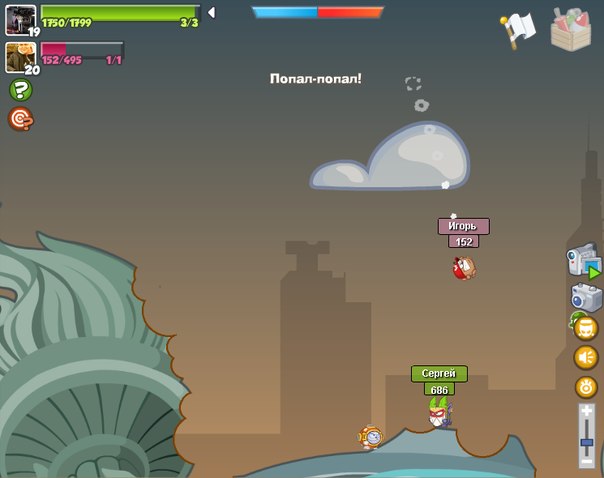Select the level 19 player avatar
This screenshot has height=478, width=604.
pos(20,19)
